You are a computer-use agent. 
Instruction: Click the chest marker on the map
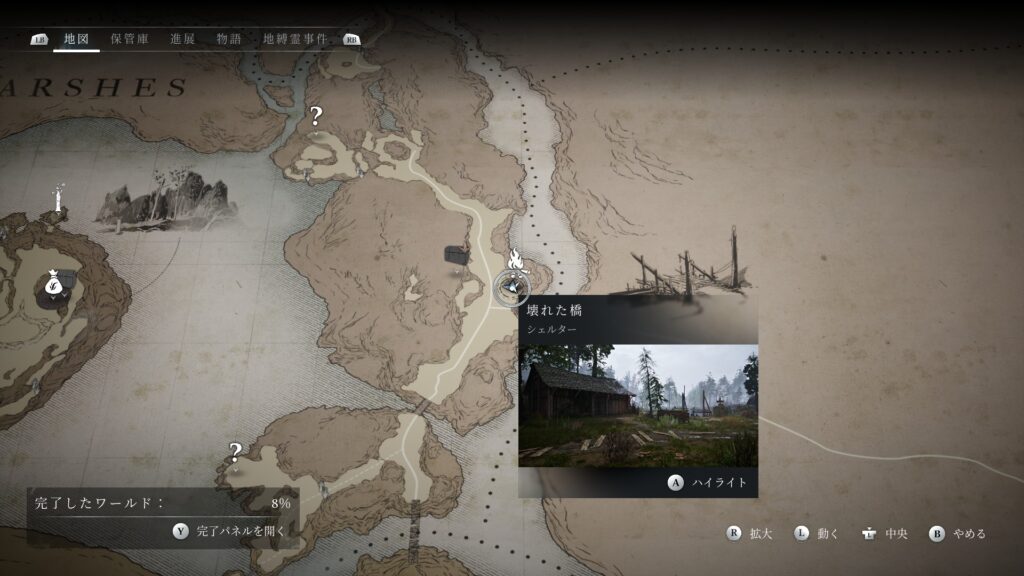click(x=458, y=254)
